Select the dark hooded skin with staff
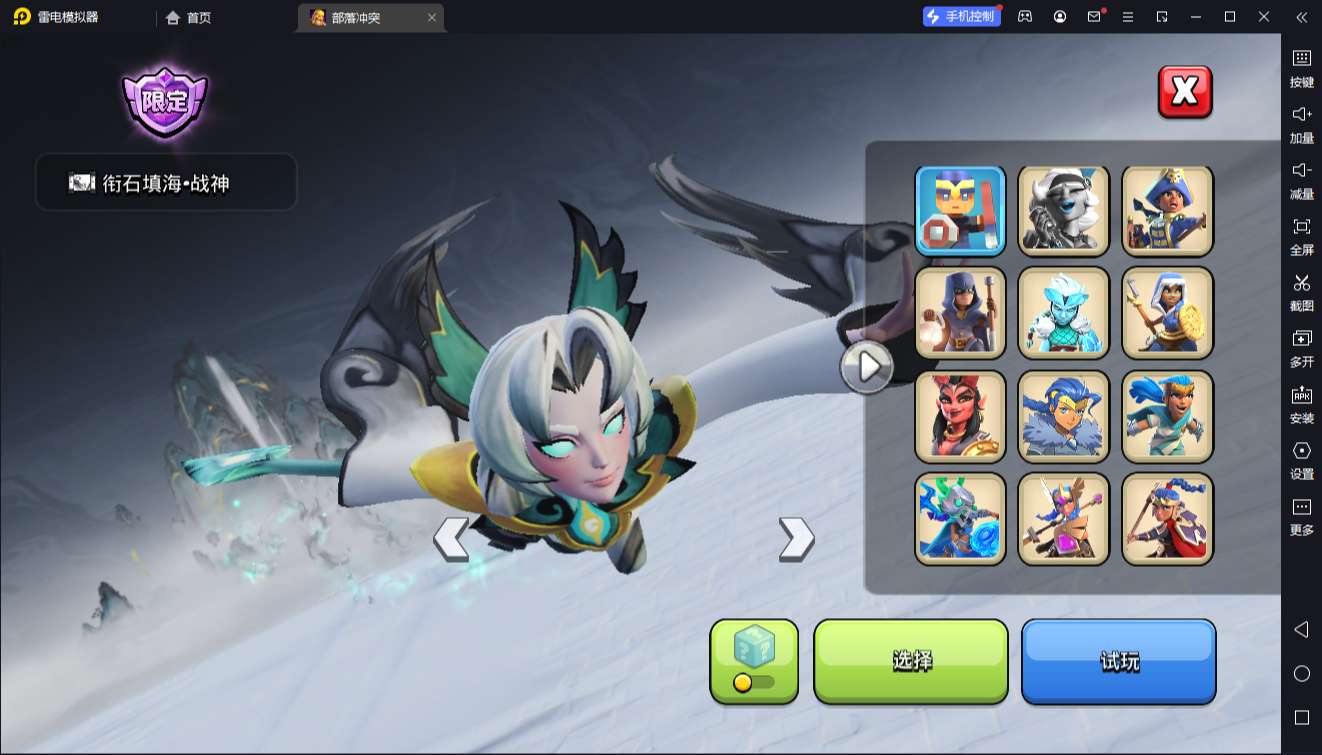The height and width of the screenshot is (755, 1322). pyautogui.click(x=960, y=313)
